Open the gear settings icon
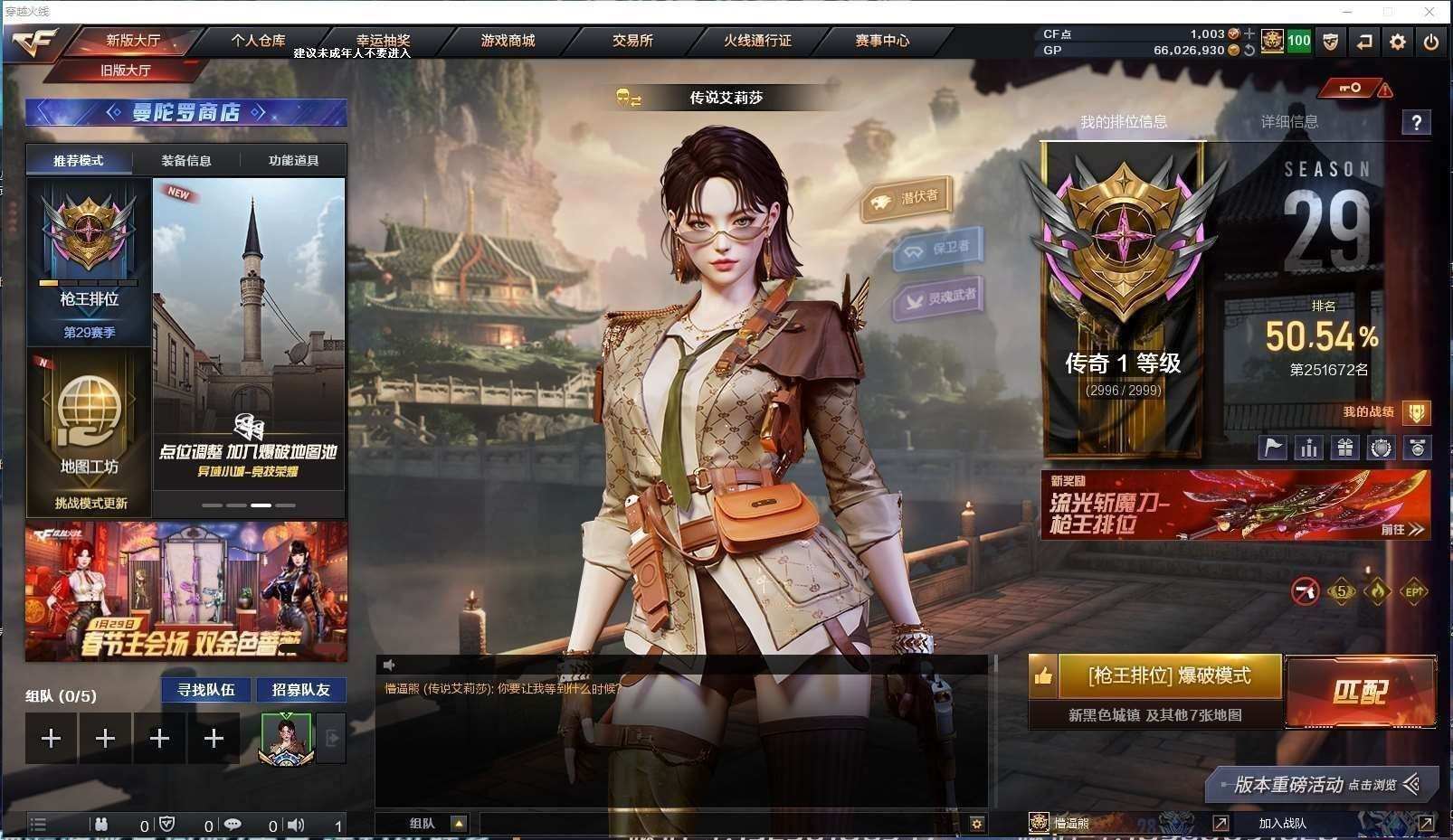 tap(1398, 42)
